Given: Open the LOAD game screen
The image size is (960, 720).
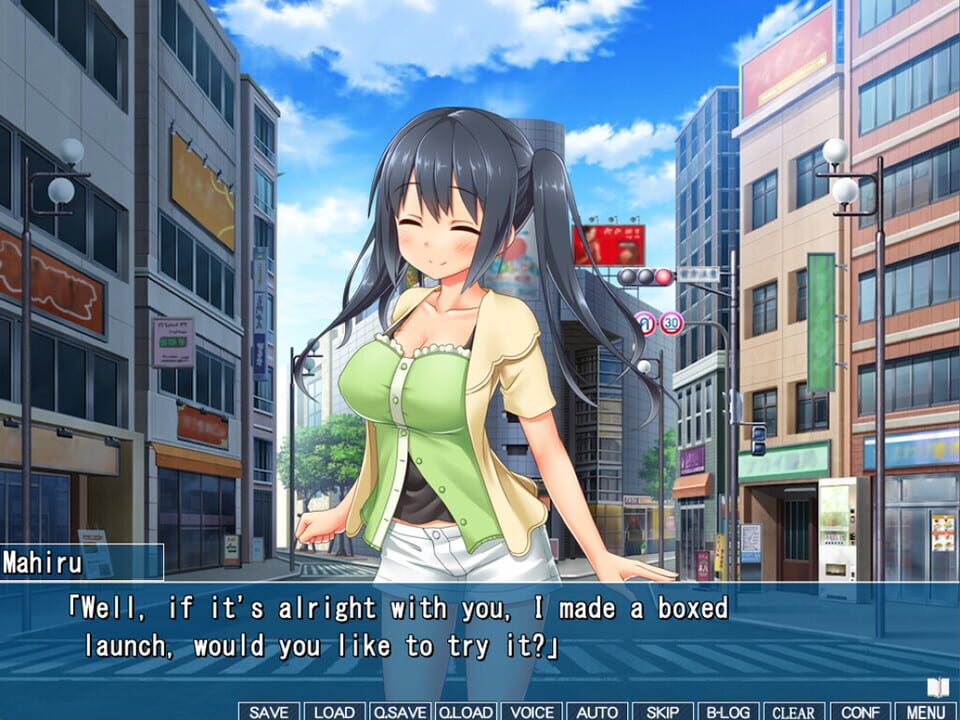Looking at the screenshot, I should (334, 711).
